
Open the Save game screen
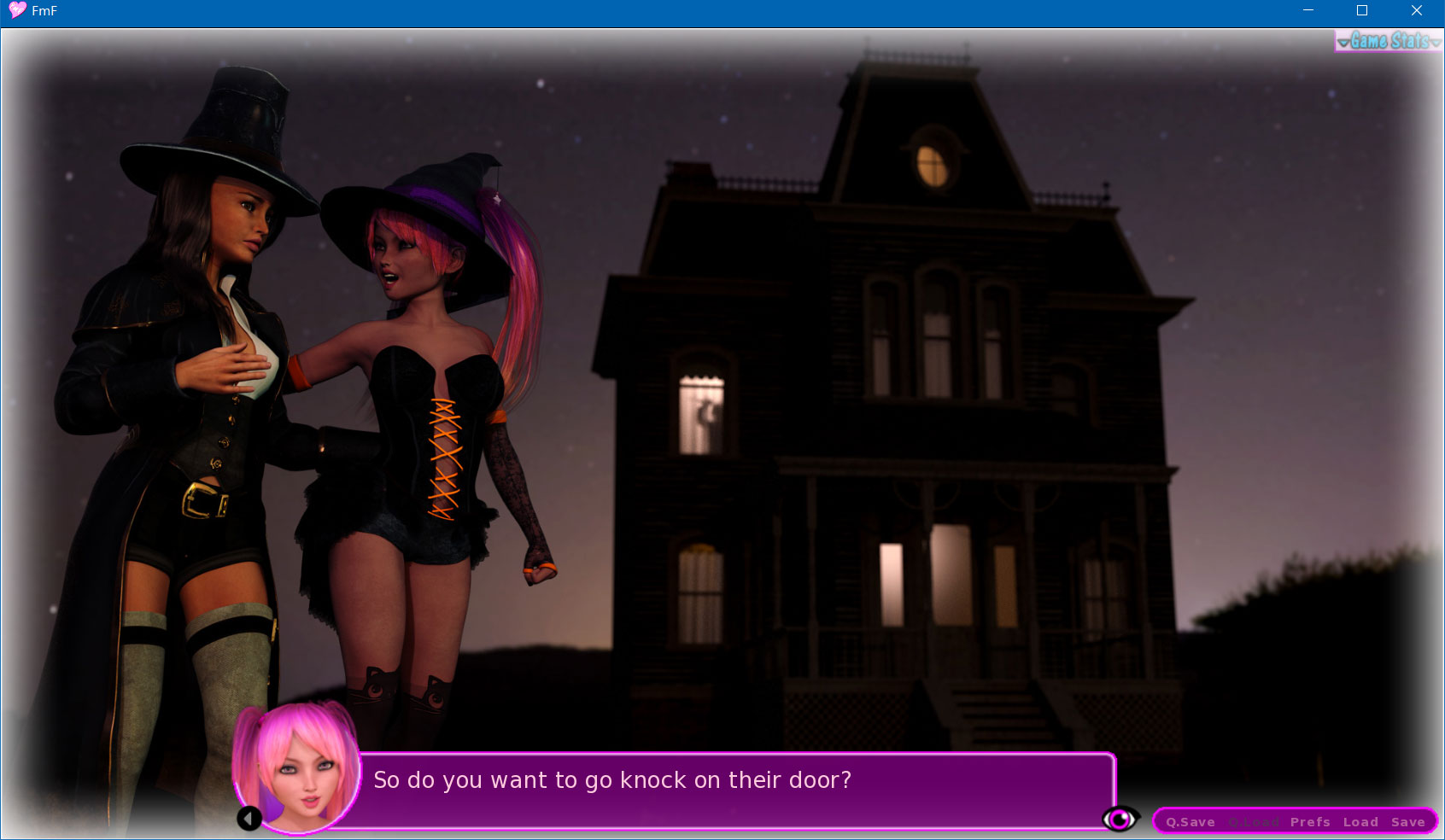pyautogui.click(x=1407, y=822)
